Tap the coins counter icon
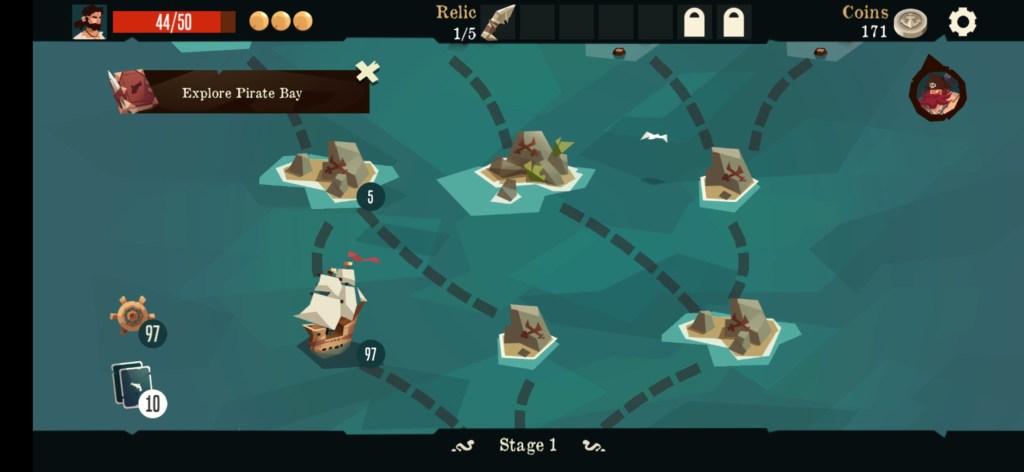1024x472 pixels. [909, 23]
